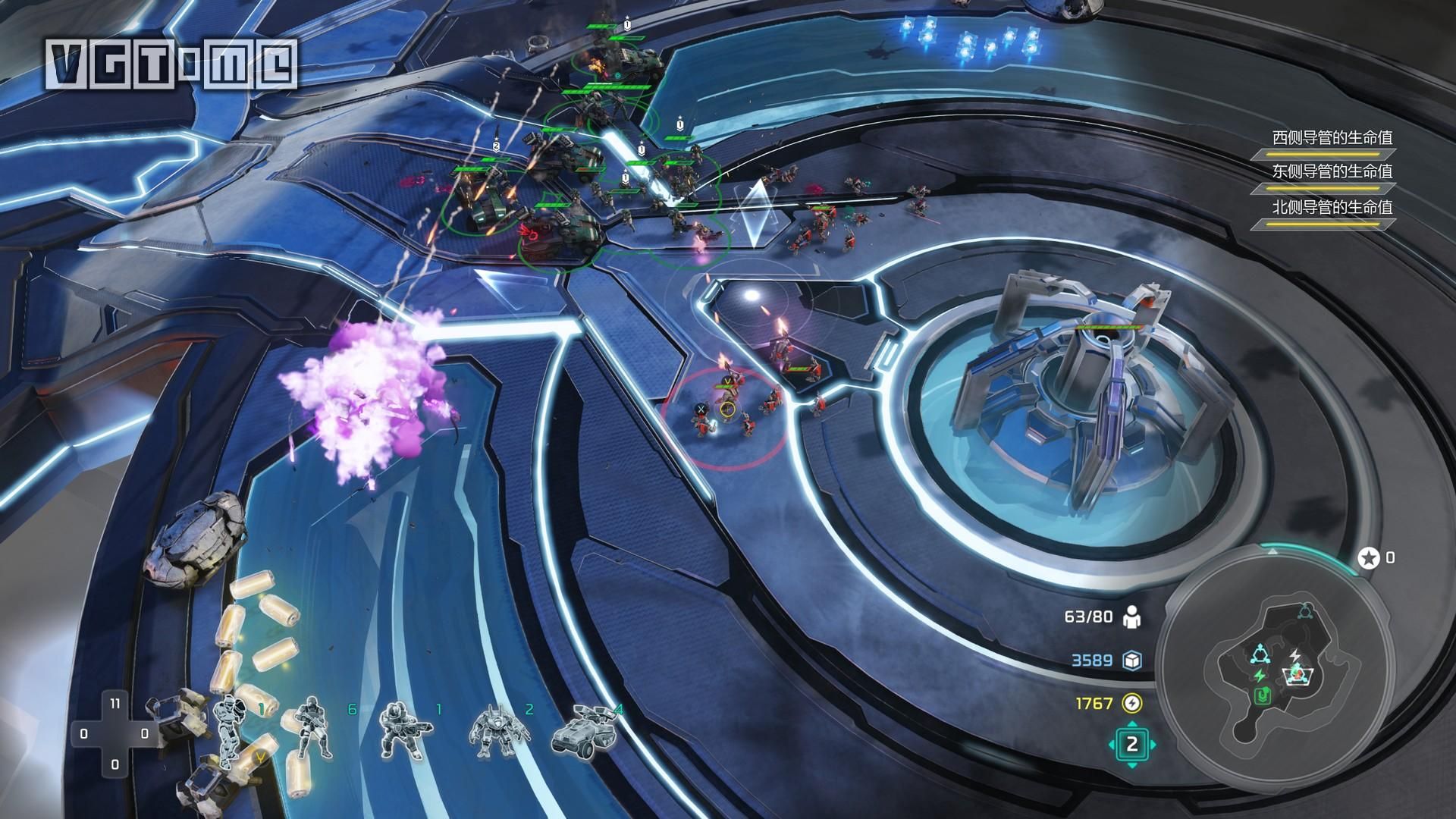This screenshot has width=1456, height=819.
Task: Jump to the green base marker on minimap
Action: pos(1263,695)
